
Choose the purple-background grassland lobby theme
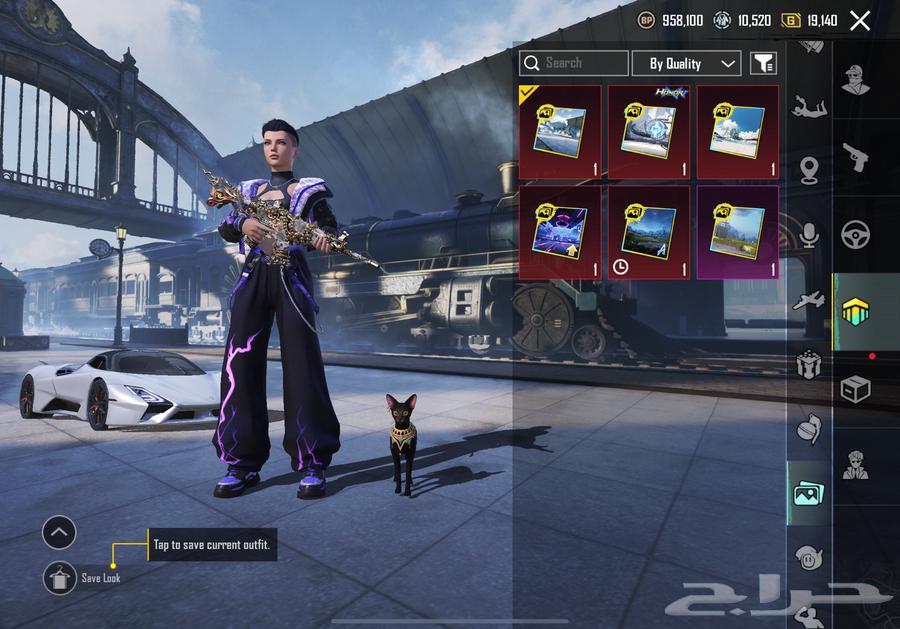click(738, 232)
